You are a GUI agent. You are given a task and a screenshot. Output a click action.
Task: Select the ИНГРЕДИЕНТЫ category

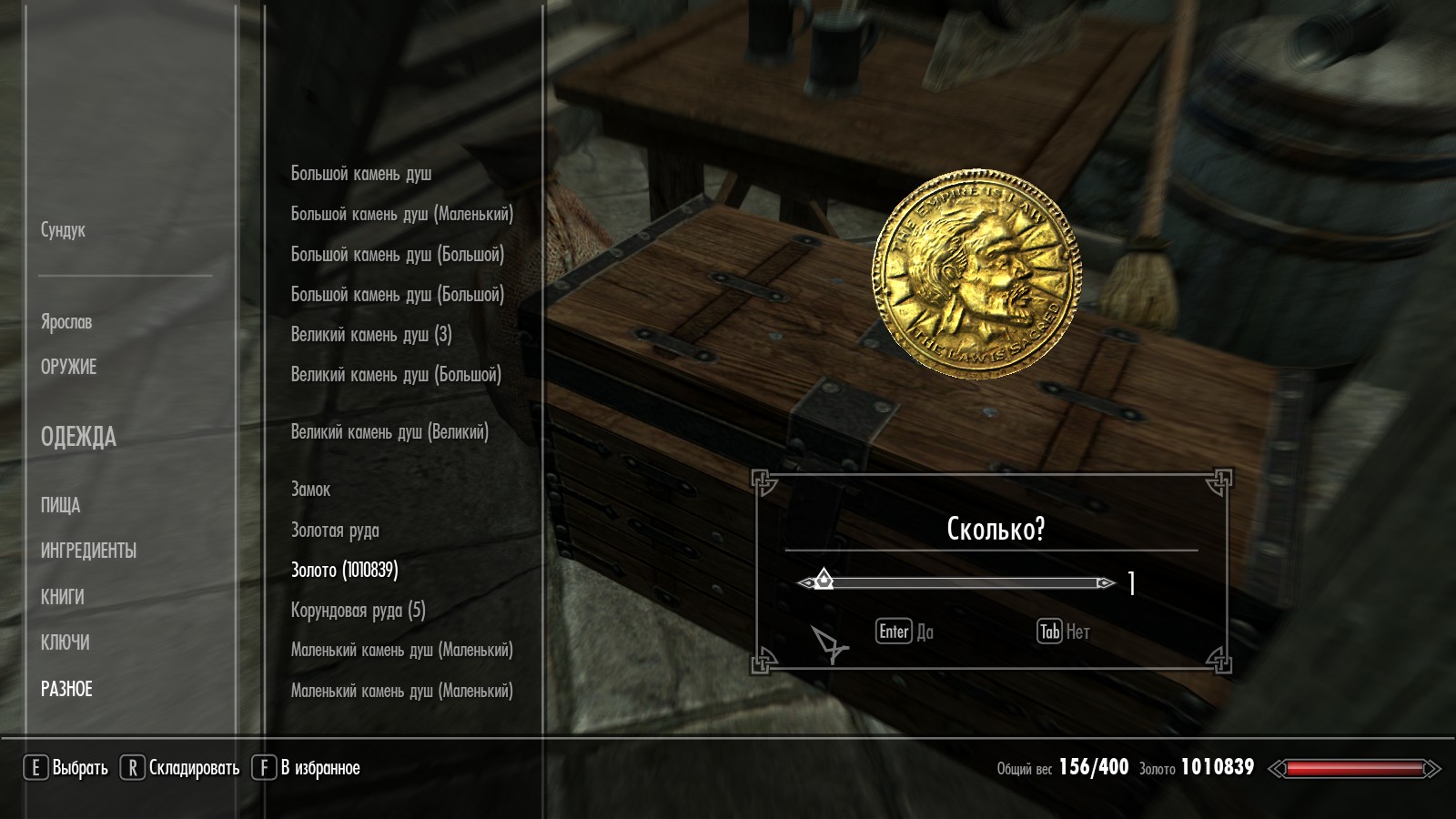pos(88,551)
